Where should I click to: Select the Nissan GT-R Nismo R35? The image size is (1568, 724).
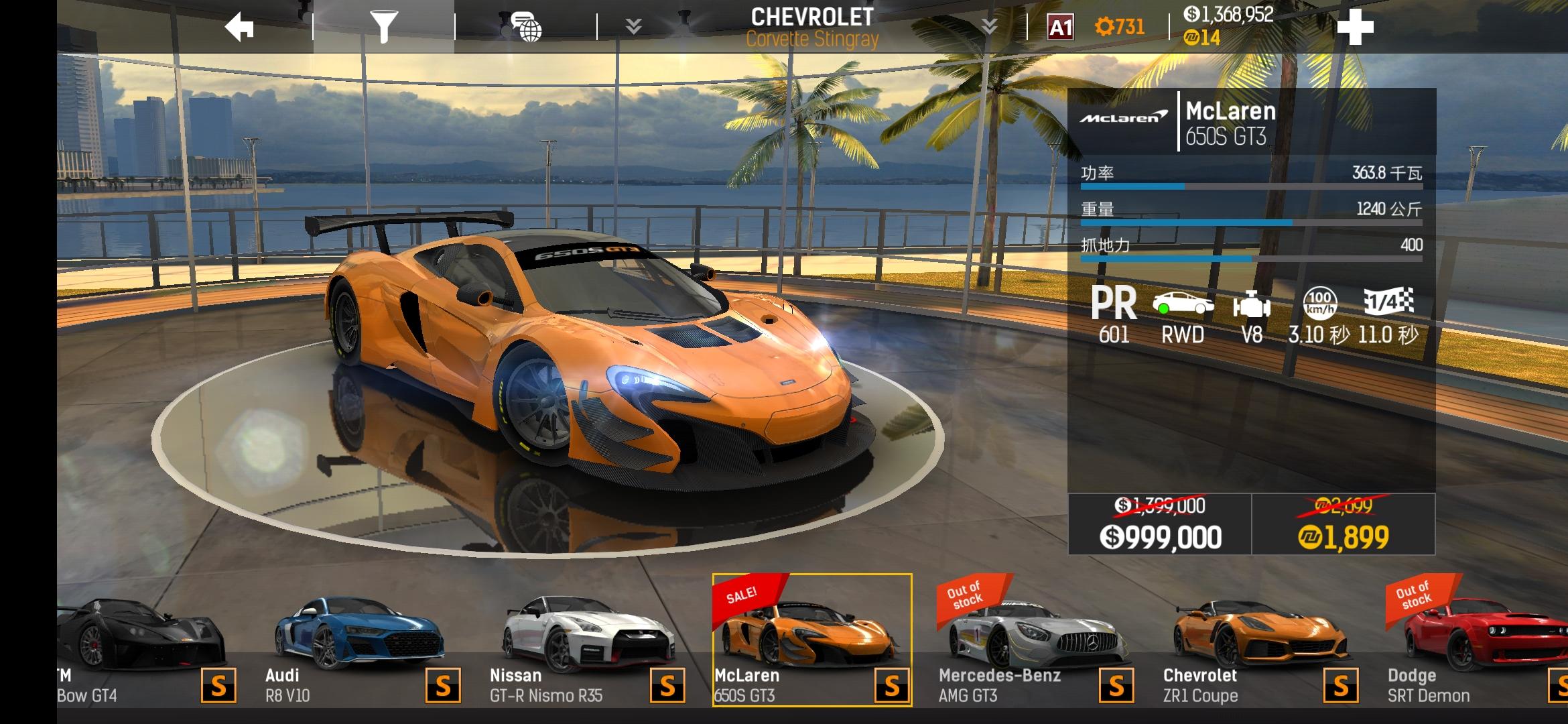586,644
